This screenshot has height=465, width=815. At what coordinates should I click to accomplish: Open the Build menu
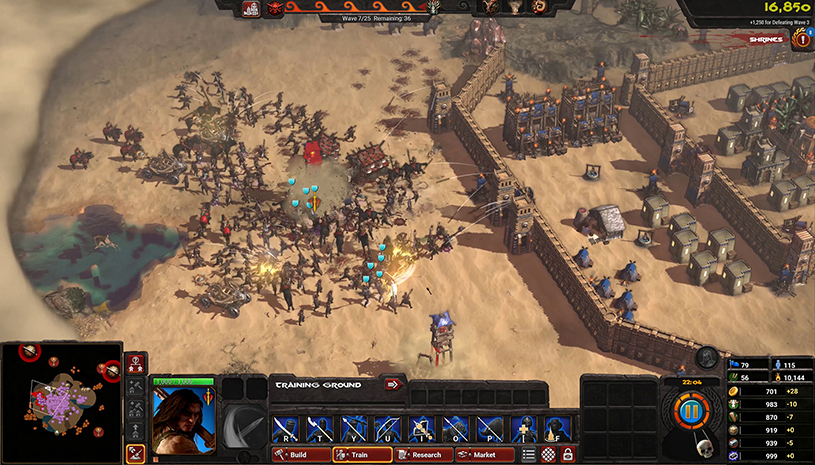coord(301,455)
